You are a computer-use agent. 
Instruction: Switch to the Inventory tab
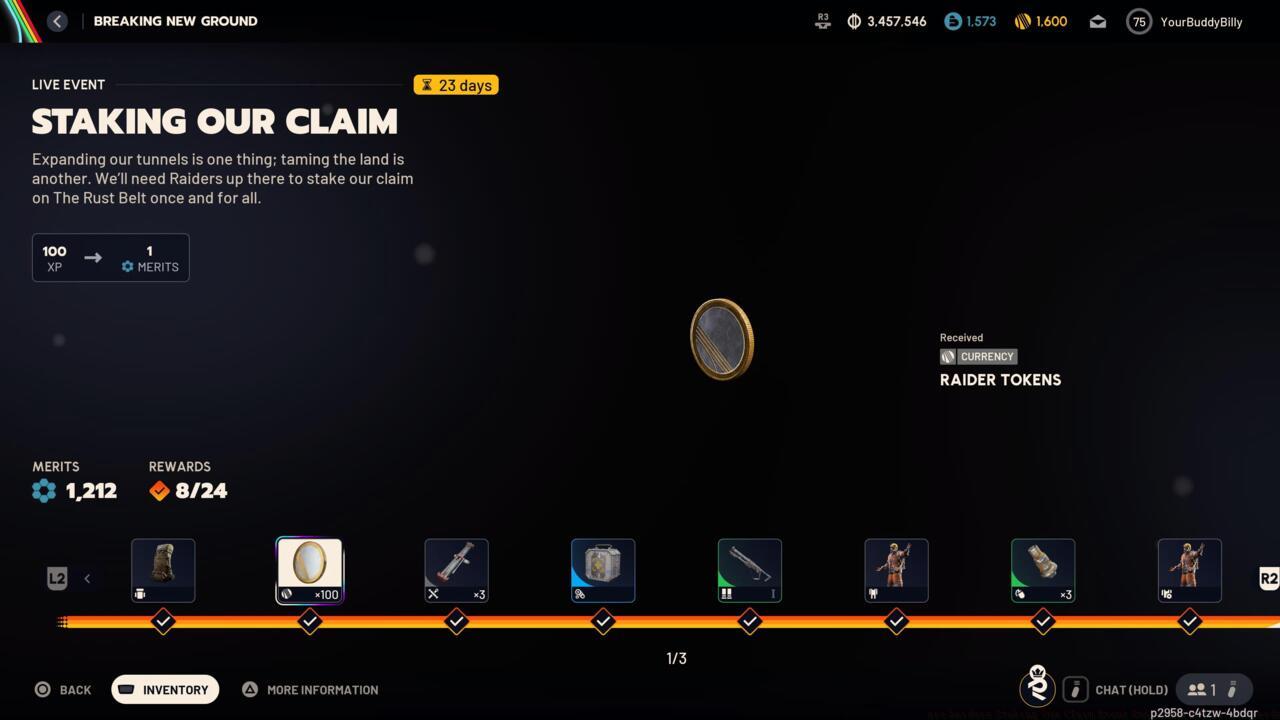(x=164, y=689)
